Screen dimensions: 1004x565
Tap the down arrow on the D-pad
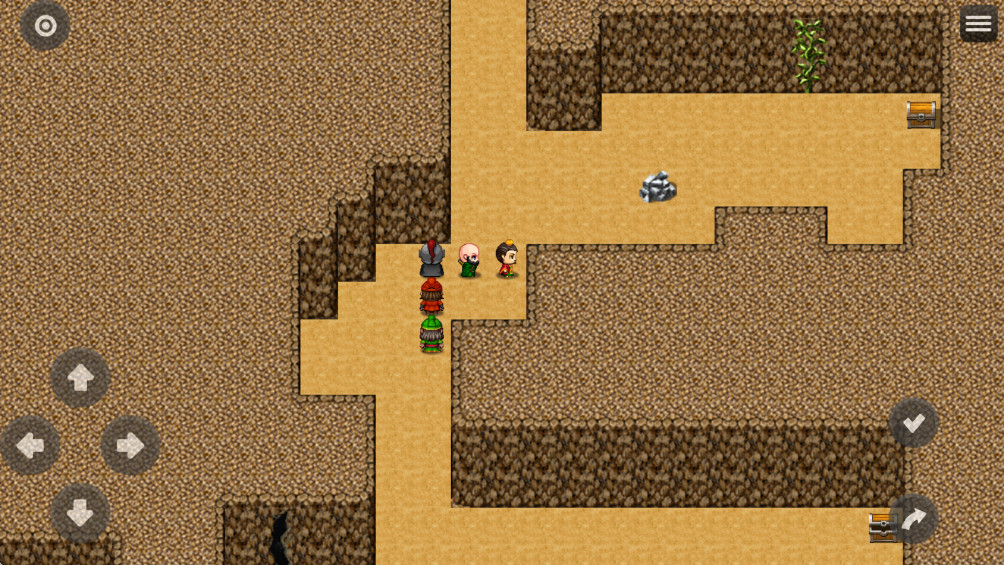[80, 513]
